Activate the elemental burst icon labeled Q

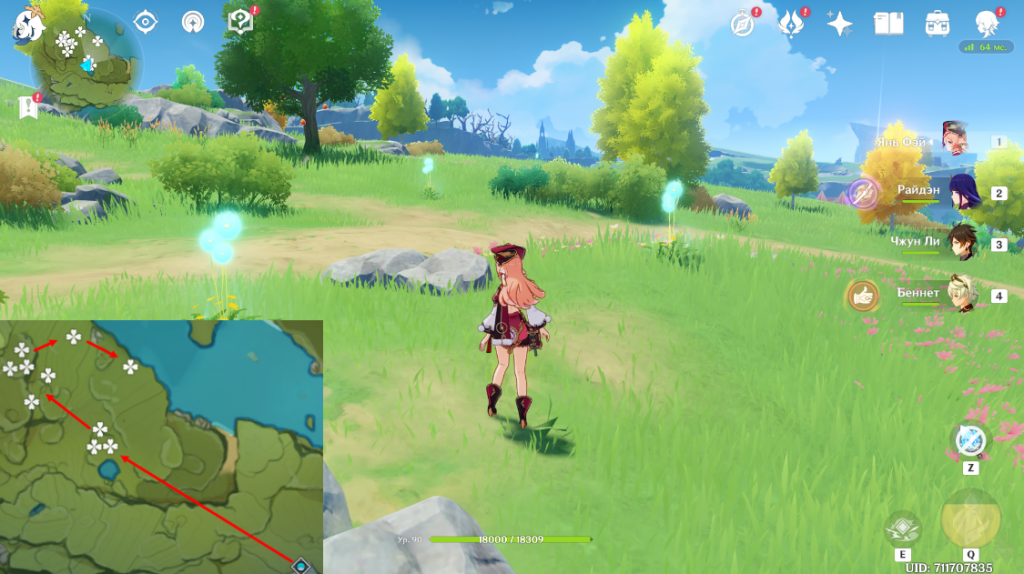[970, 519]
